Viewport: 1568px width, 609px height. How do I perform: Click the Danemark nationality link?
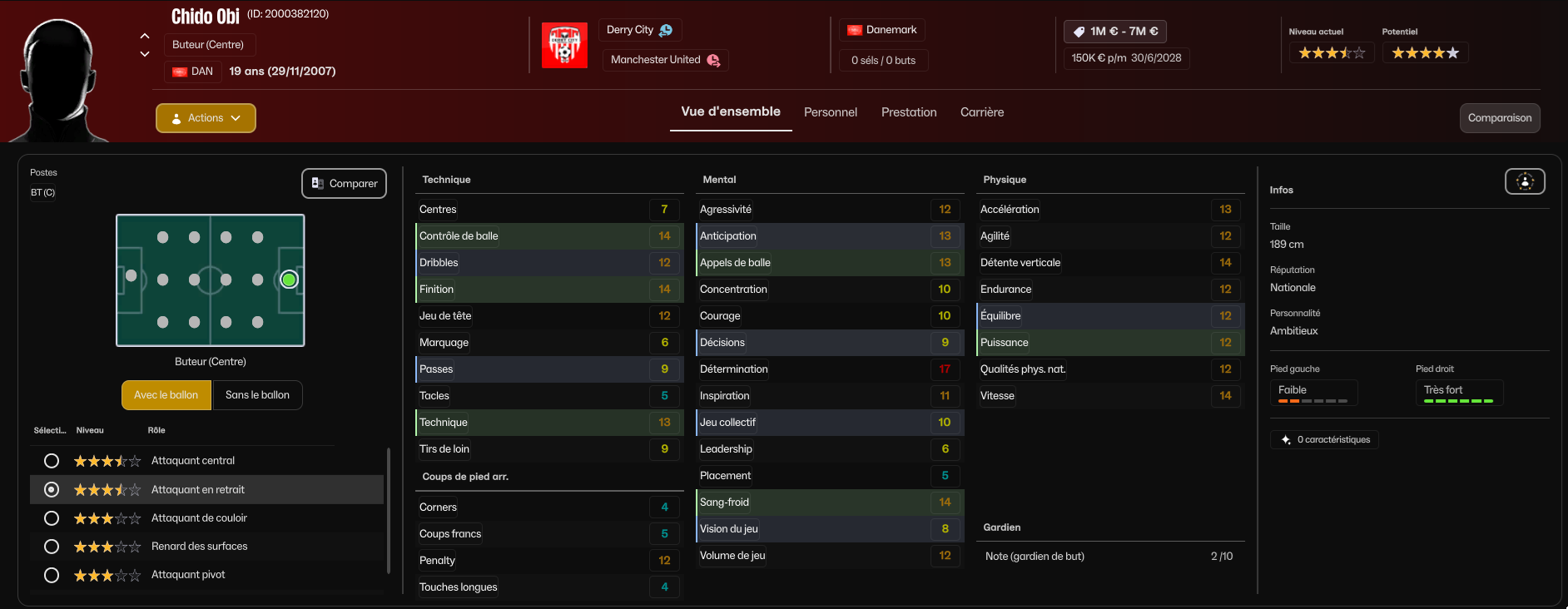pyautogui.click(x=881, y=30)
